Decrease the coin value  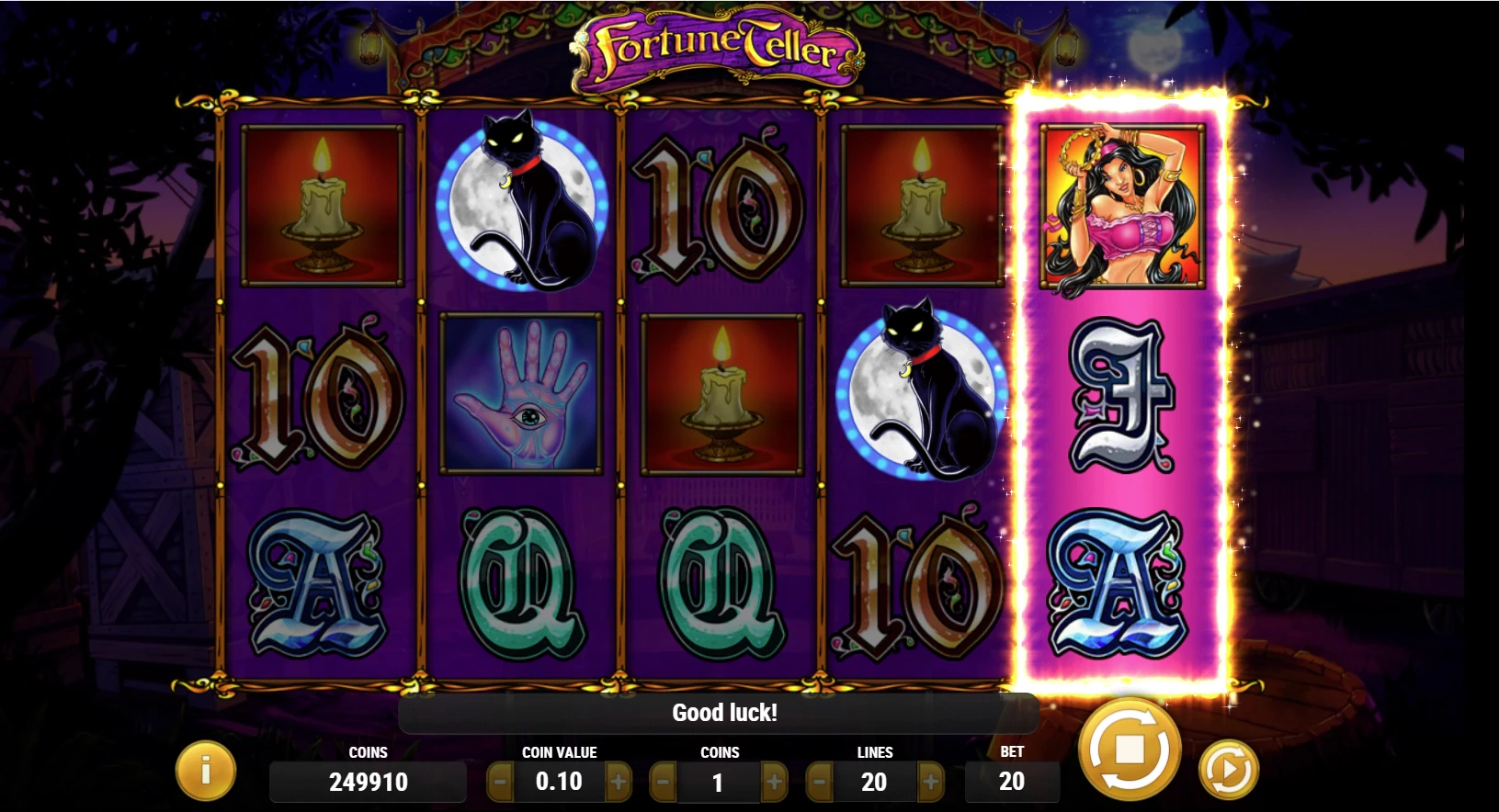pos(501,782)
